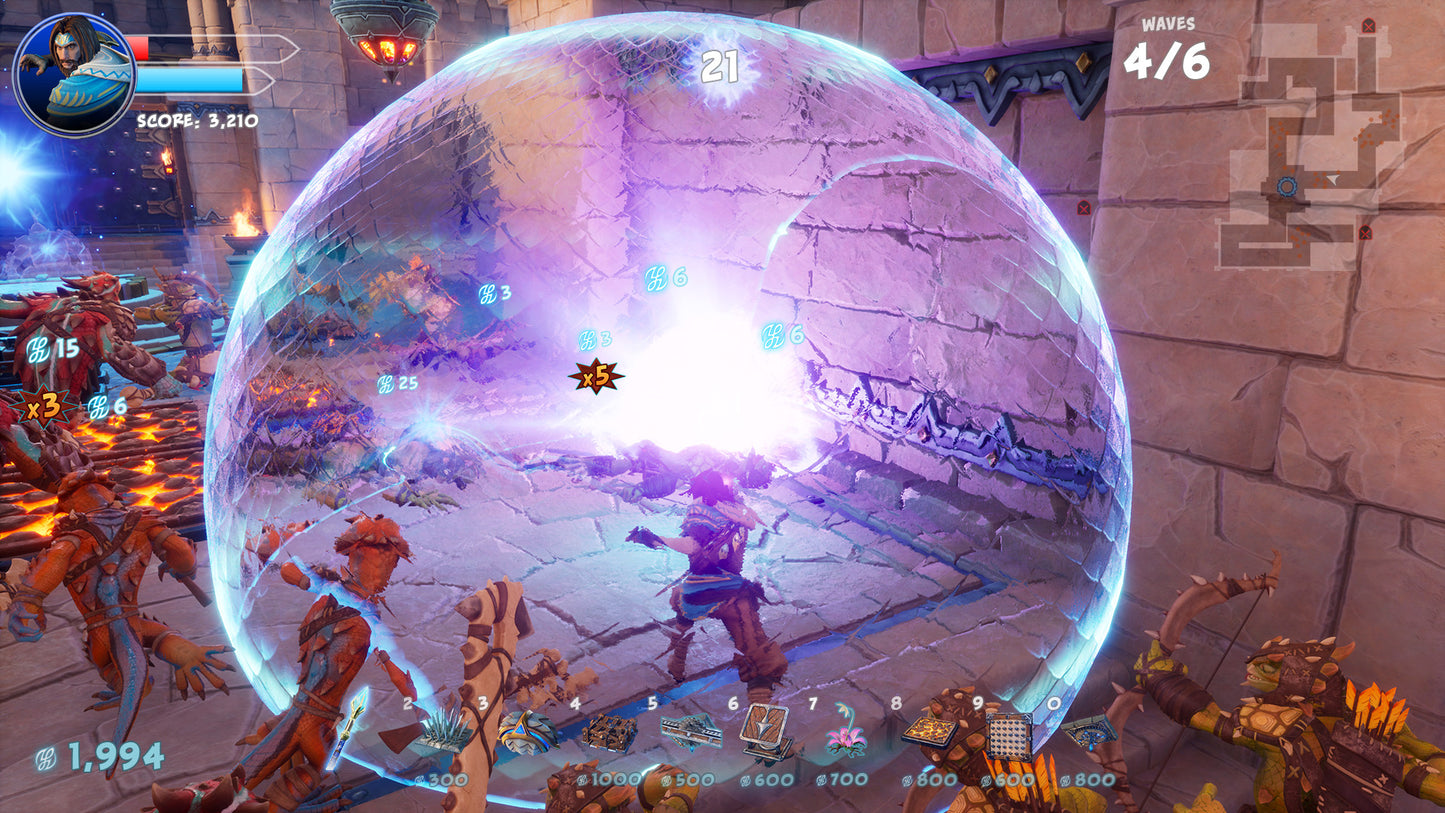Select the grid spike trap in slot 9
This screenshot has width=1445, height=813.
click(1007, 735)
